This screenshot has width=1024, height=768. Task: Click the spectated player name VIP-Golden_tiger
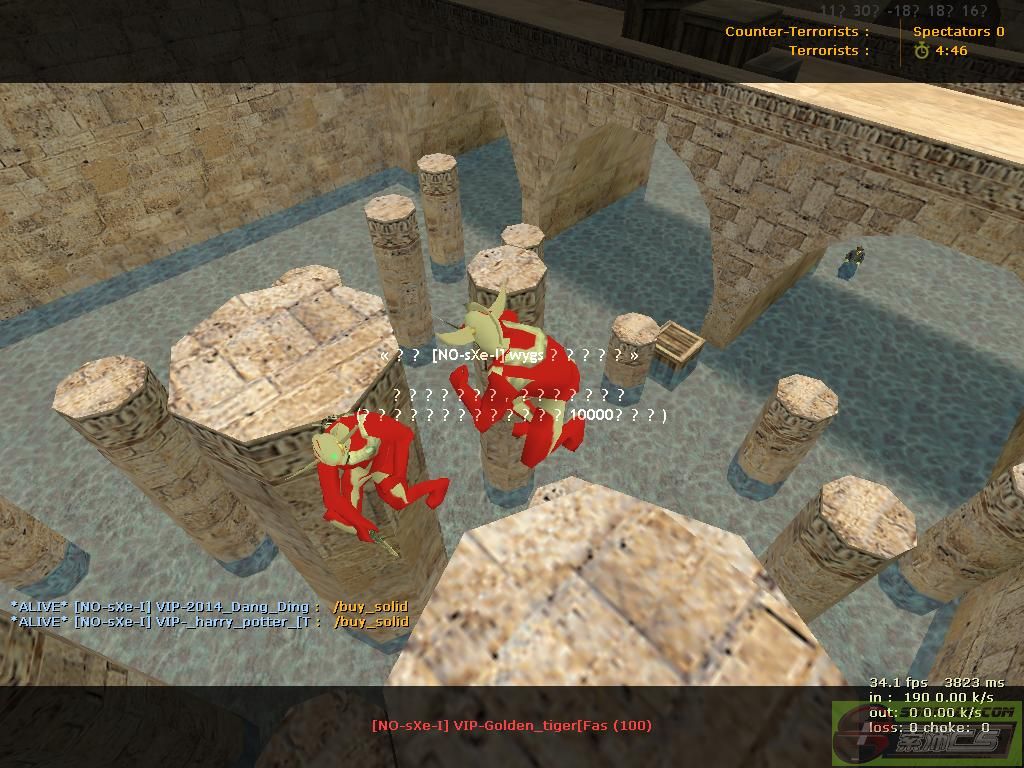pyautogui.click(x=511, y=725)
